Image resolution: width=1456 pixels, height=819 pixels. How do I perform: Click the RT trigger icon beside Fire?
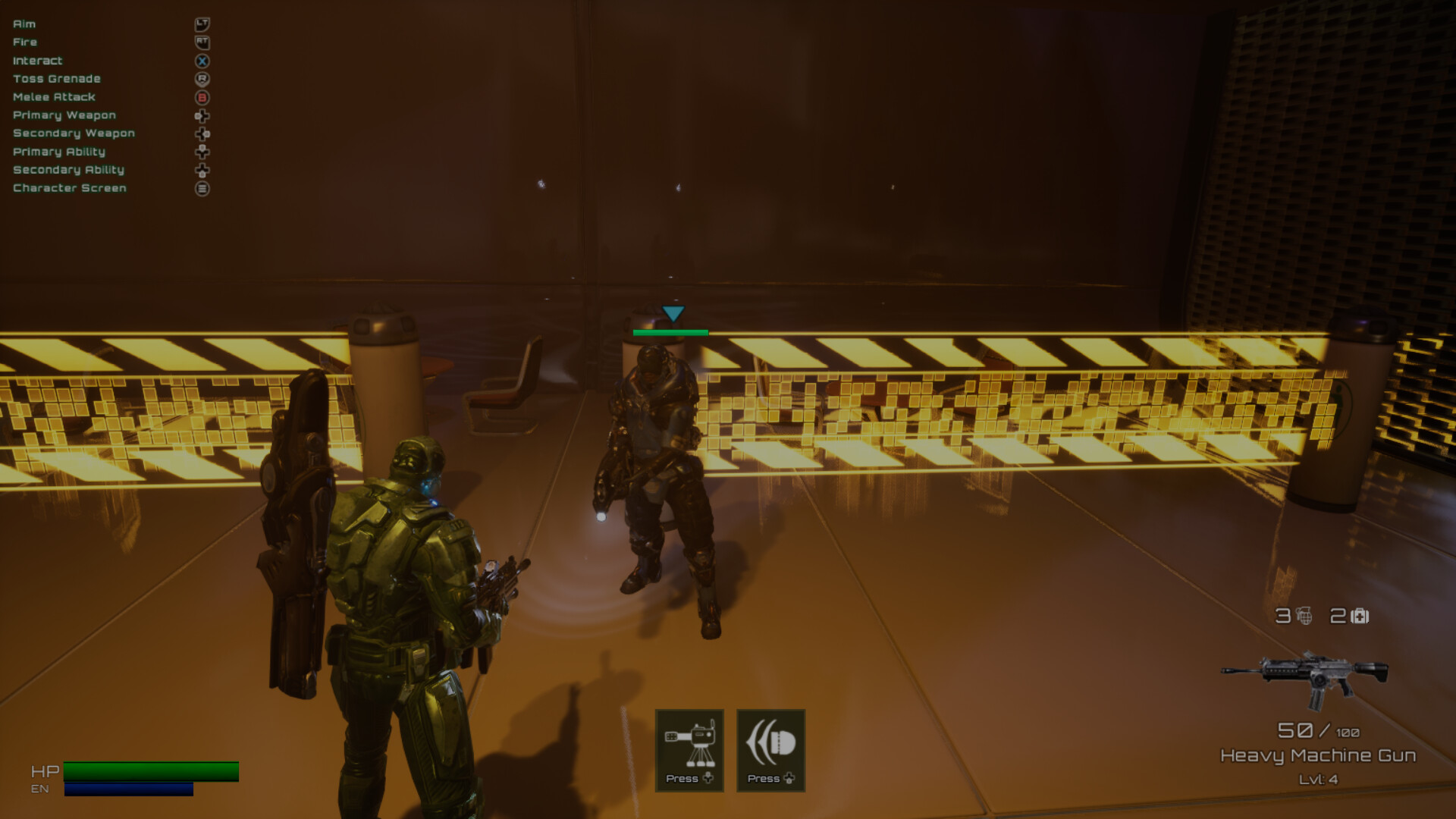pyautogui.click(x=202, y=42)
